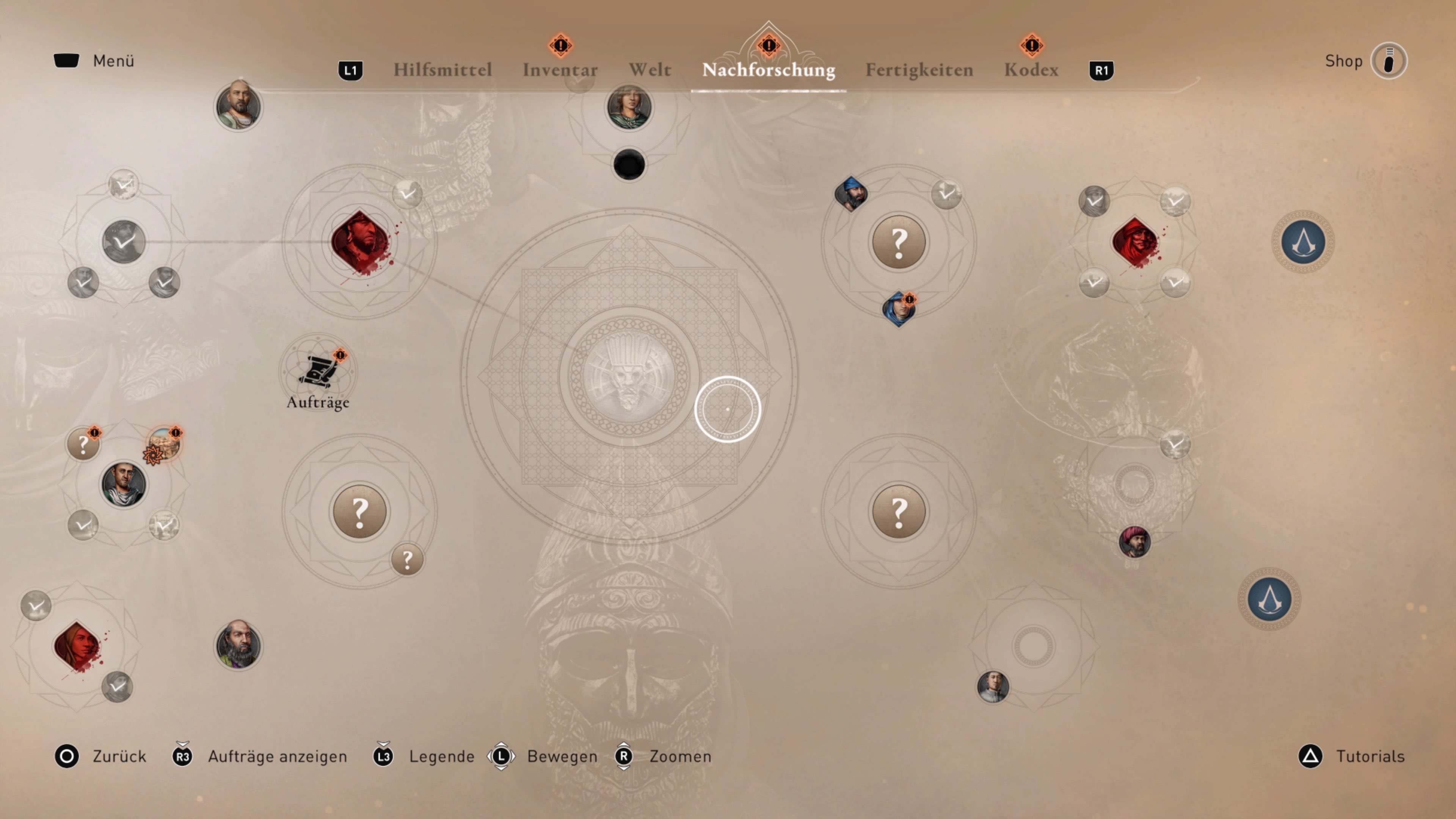The image size is (1456, 819).
Task: Switch to the Kodex tab
Action: pos(1031,70)
